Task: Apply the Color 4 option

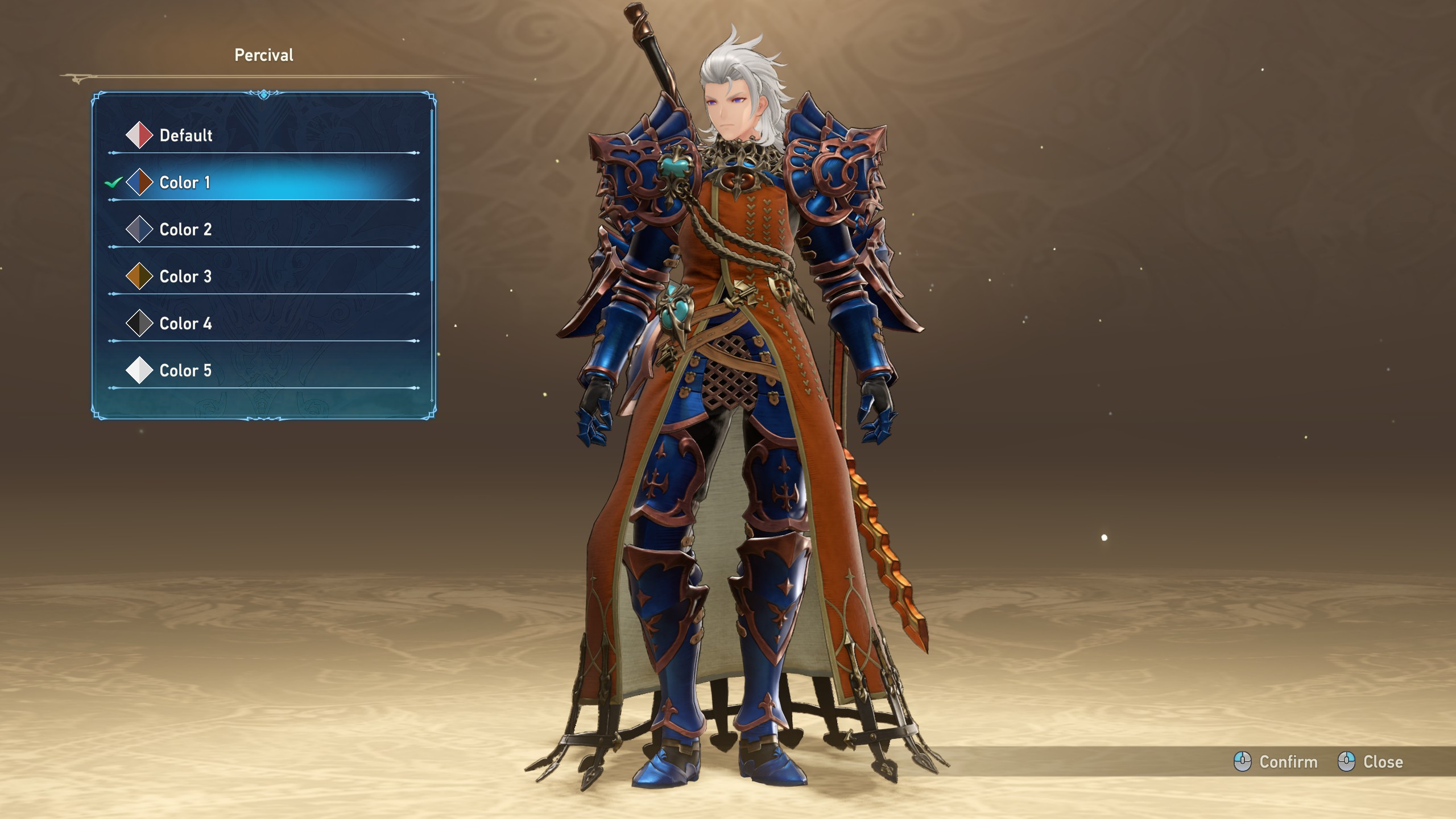Action: pyautogui.click(x=185, y=324)
